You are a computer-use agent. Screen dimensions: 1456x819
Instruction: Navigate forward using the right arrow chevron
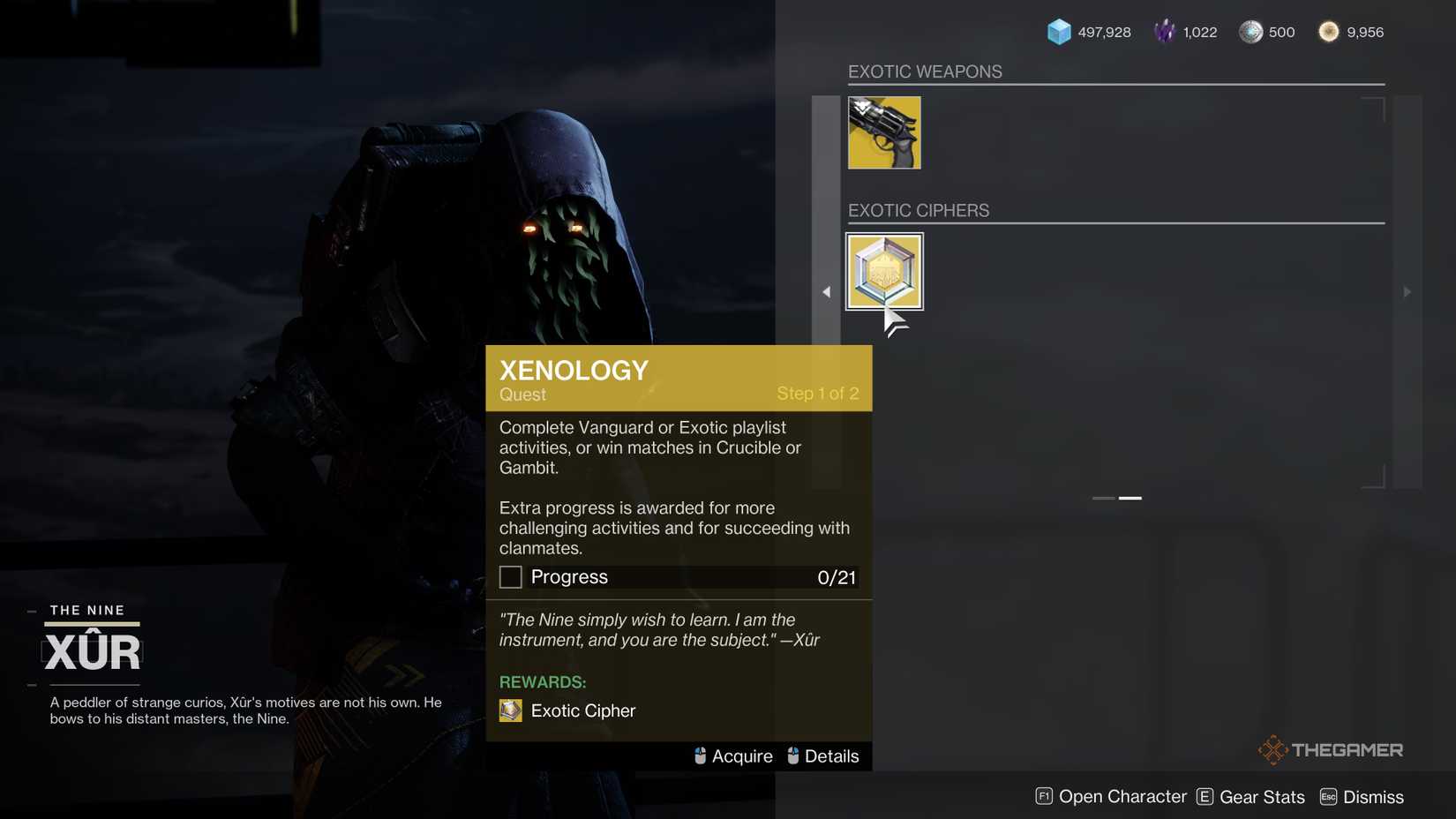1407,291
